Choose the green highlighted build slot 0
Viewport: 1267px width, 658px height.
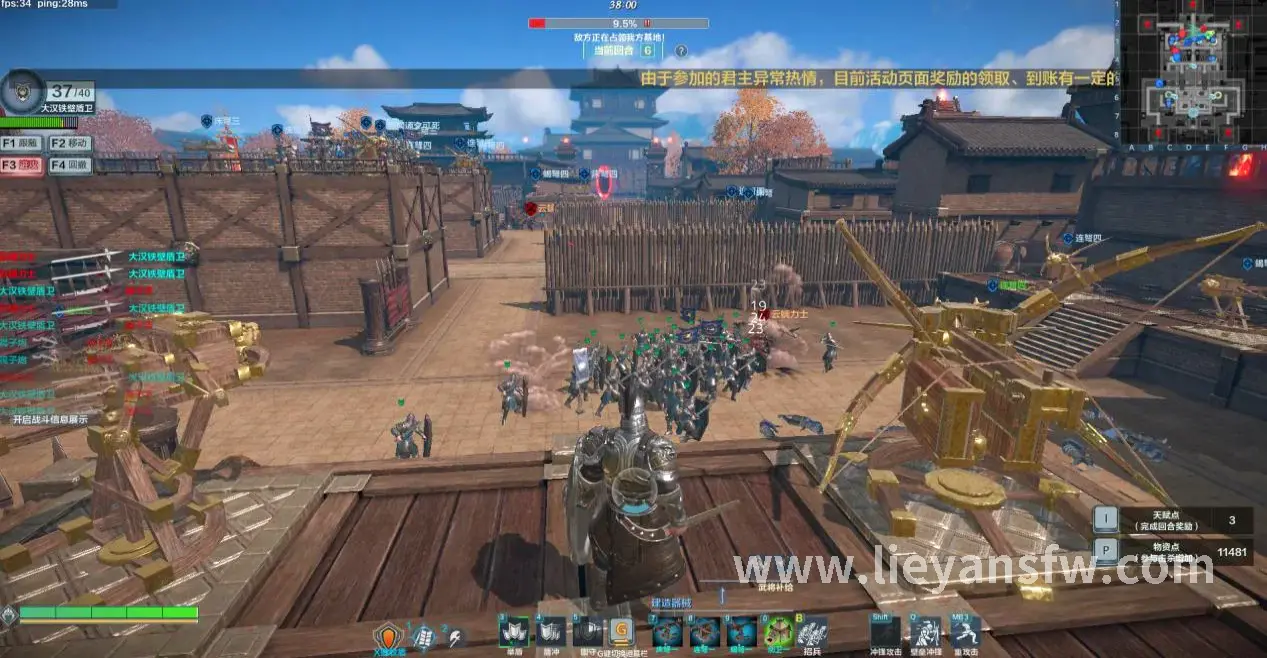click(777, 632)
